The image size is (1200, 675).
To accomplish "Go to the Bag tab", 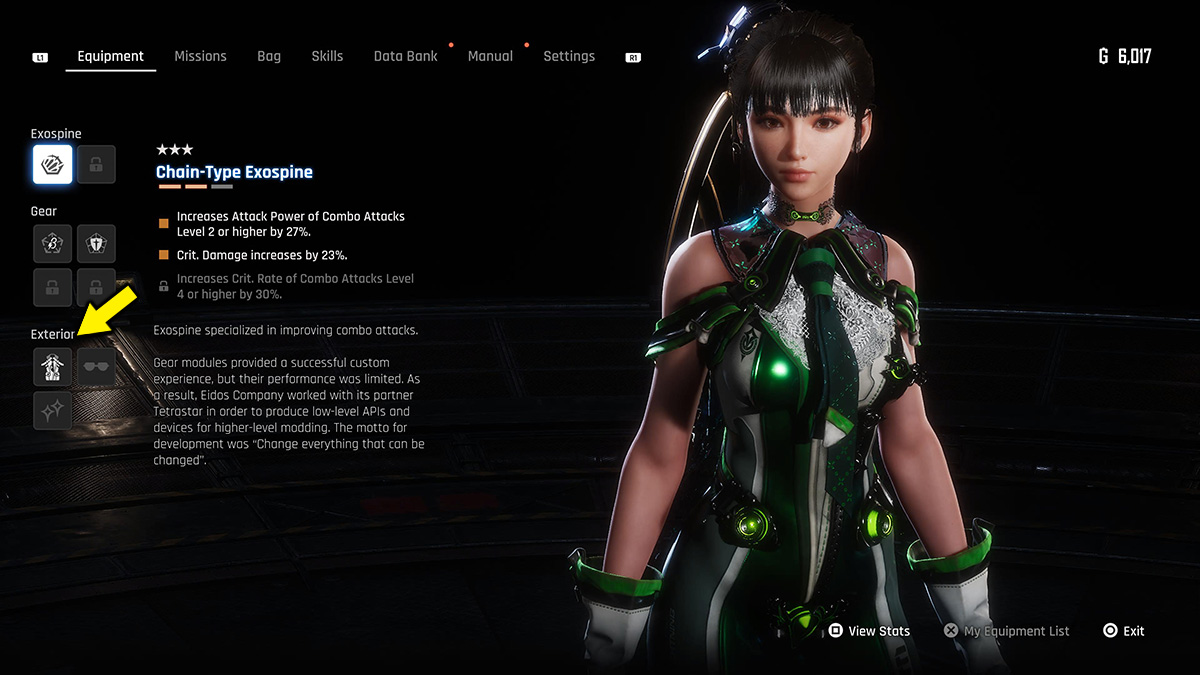I will tap(269, 56).
